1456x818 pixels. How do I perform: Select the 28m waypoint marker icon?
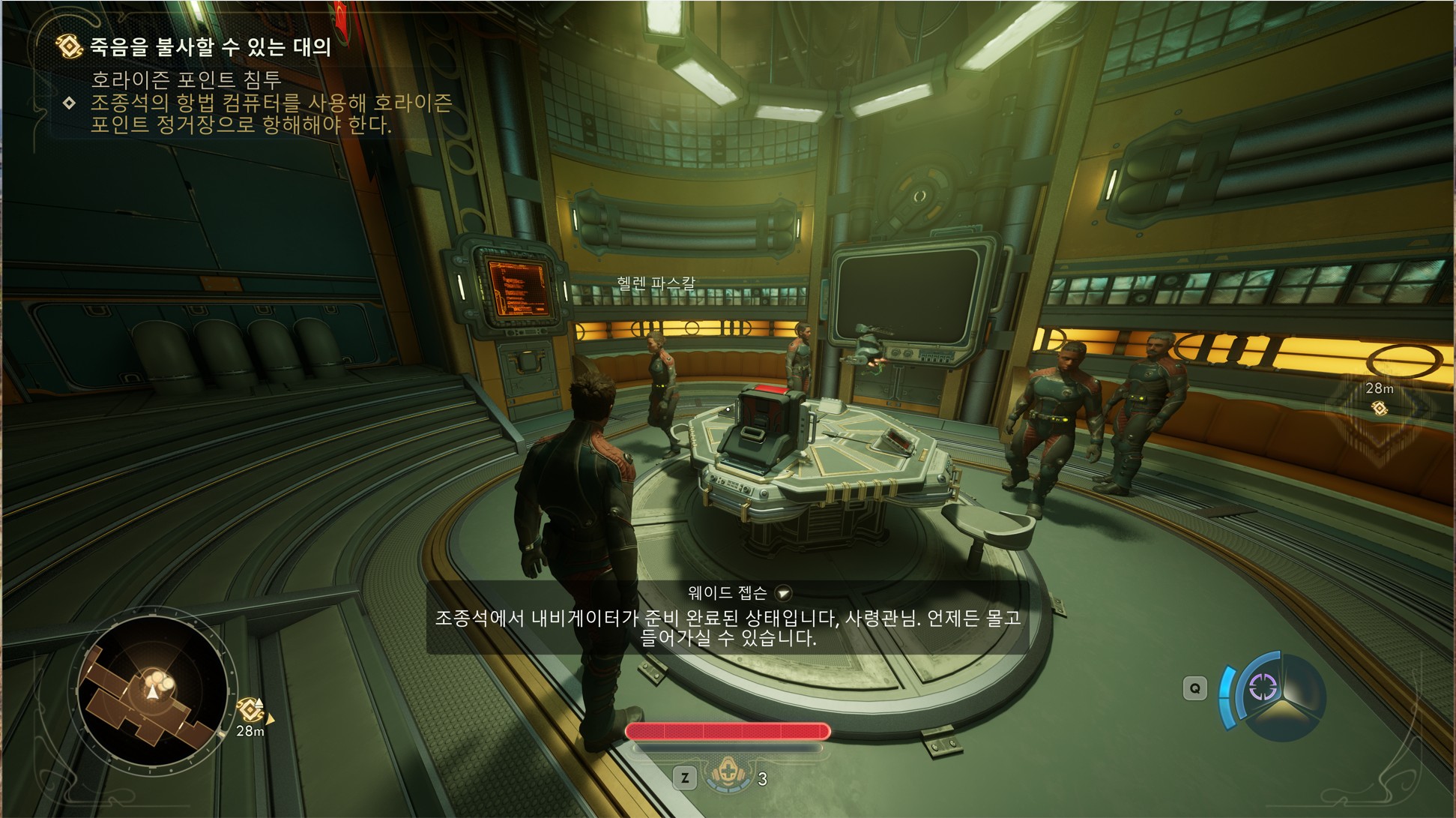[1379, 407]
